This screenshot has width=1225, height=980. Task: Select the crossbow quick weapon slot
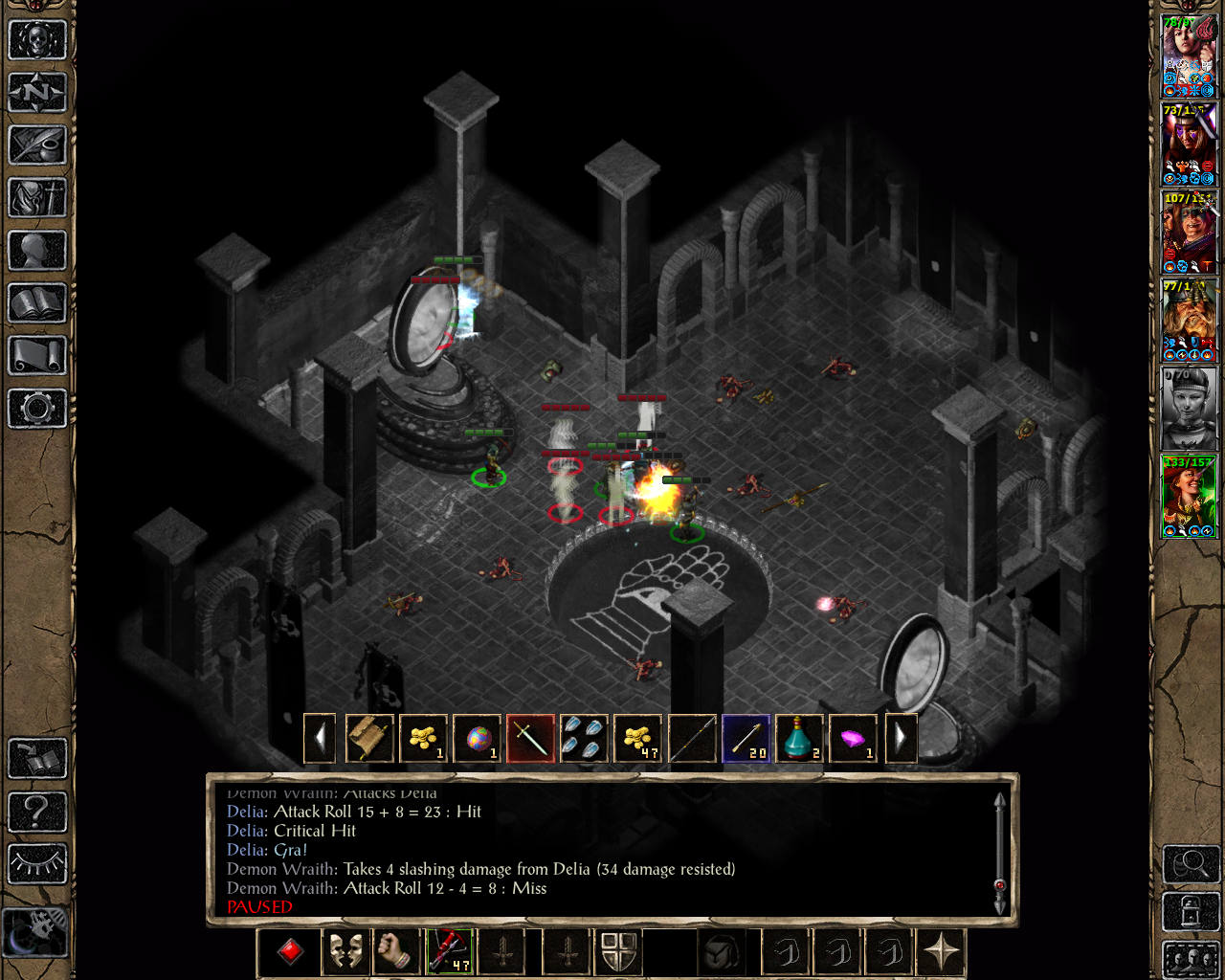tap(449, 952)
